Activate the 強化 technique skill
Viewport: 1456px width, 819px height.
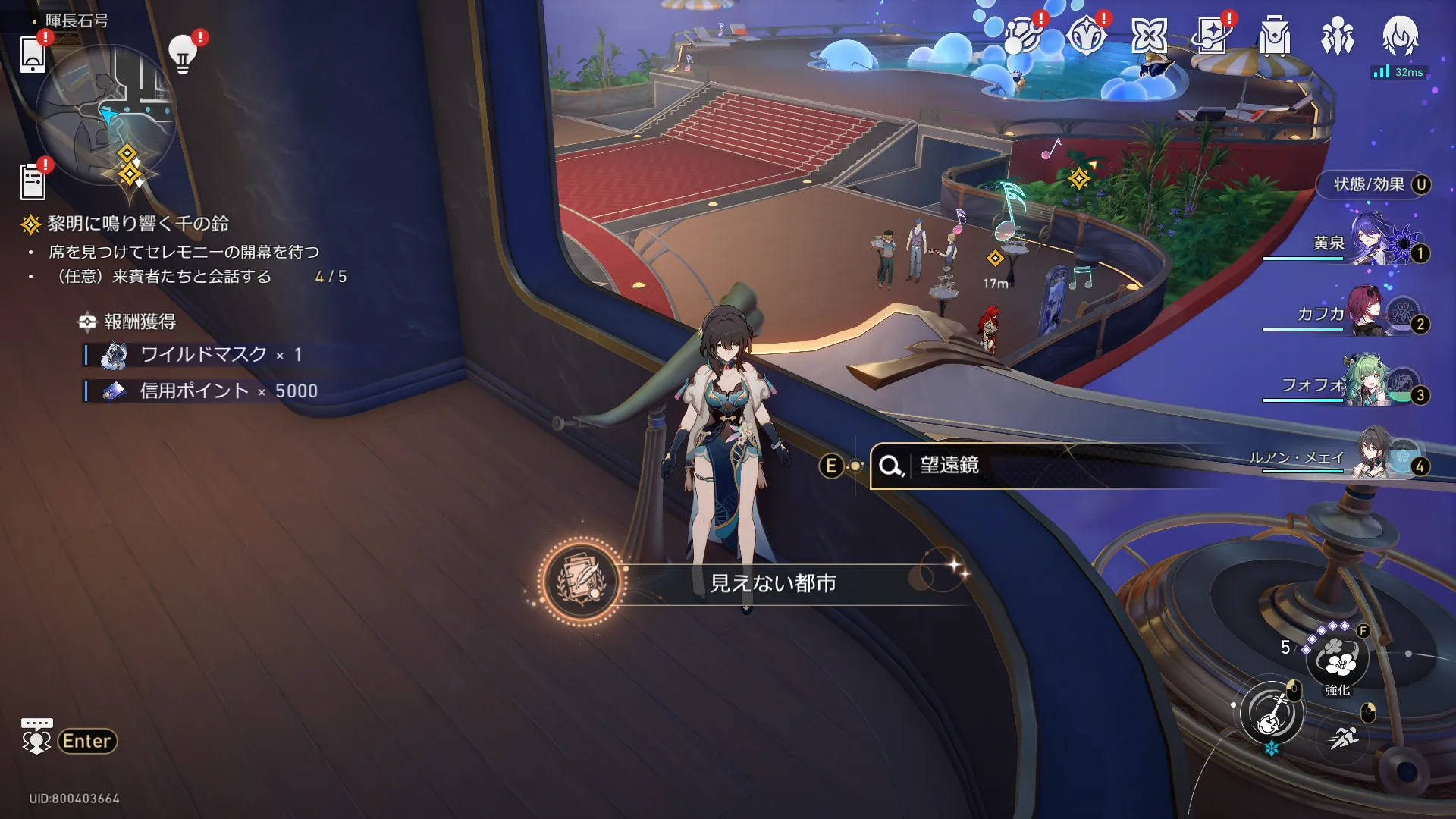(x=1338, y=658)
